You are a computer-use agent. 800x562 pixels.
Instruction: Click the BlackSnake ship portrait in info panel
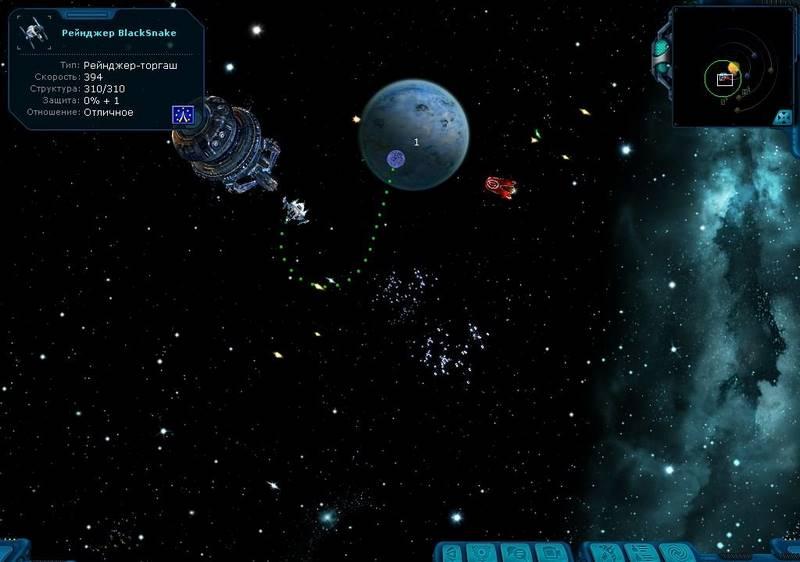[37, 32]
